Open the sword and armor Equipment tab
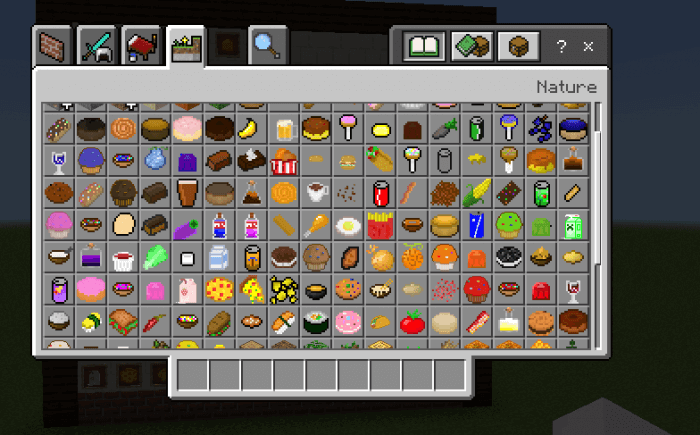 [x=98, y=47]
